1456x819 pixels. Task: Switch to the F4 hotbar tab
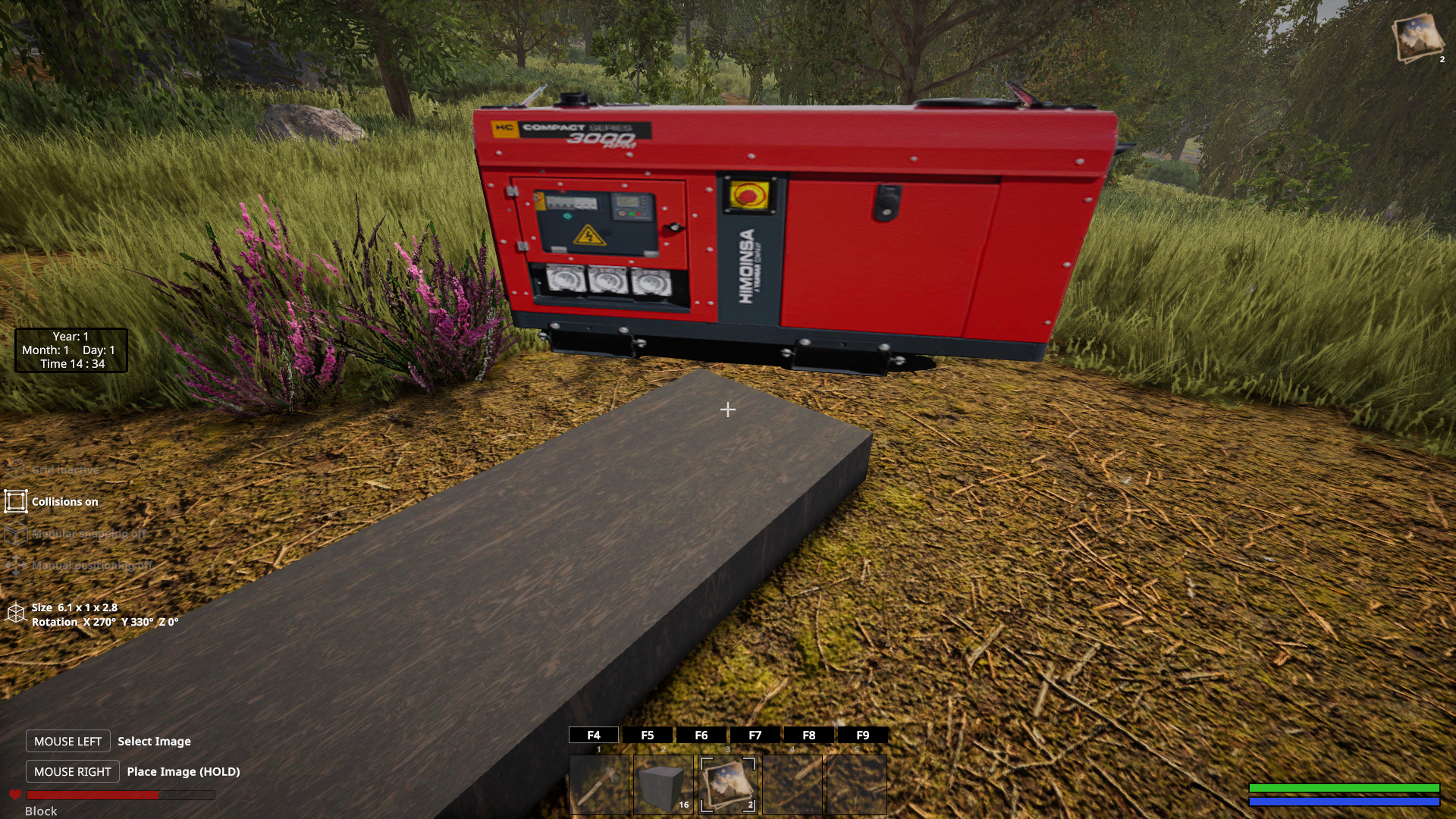(x=594, y=735)
